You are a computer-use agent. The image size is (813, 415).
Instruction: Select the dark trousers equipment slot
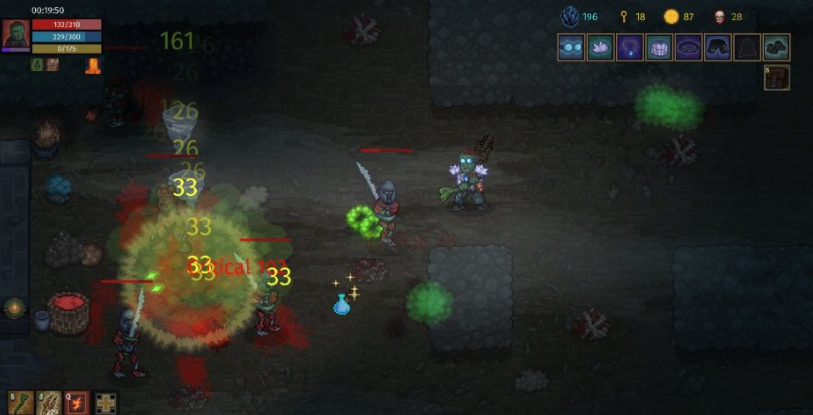[717, 47]
